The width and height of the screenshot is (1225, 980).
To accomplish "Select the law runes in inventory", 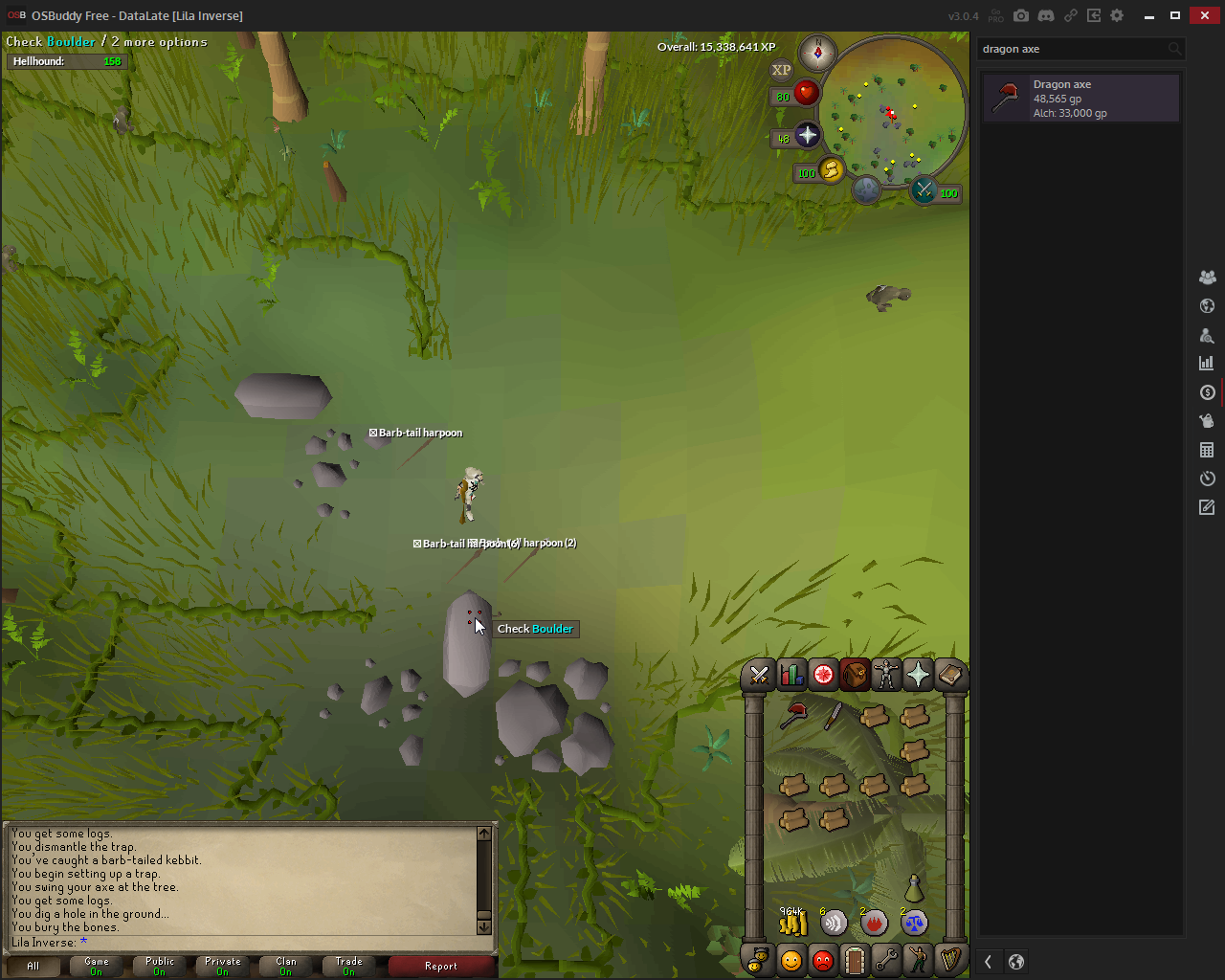I will (914, 922).
